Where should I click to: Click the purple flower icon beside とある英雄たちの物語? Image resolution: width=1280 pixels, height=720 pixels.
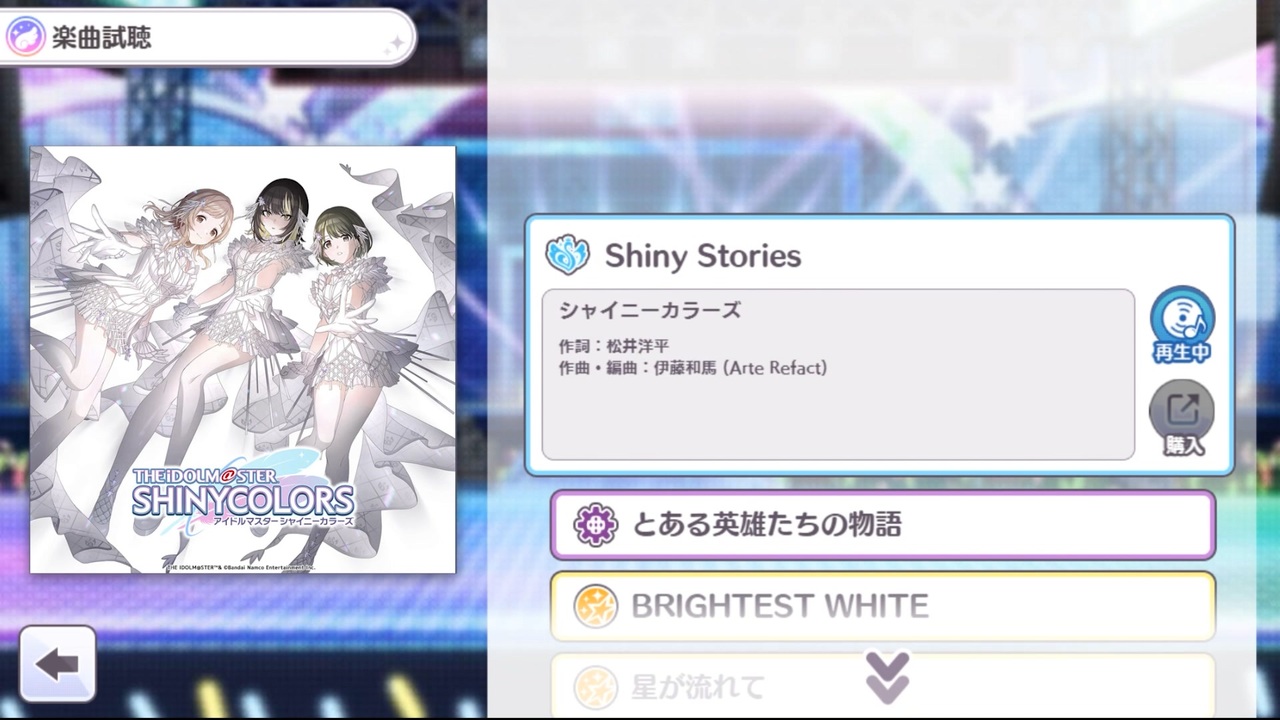tap(595, 524)
